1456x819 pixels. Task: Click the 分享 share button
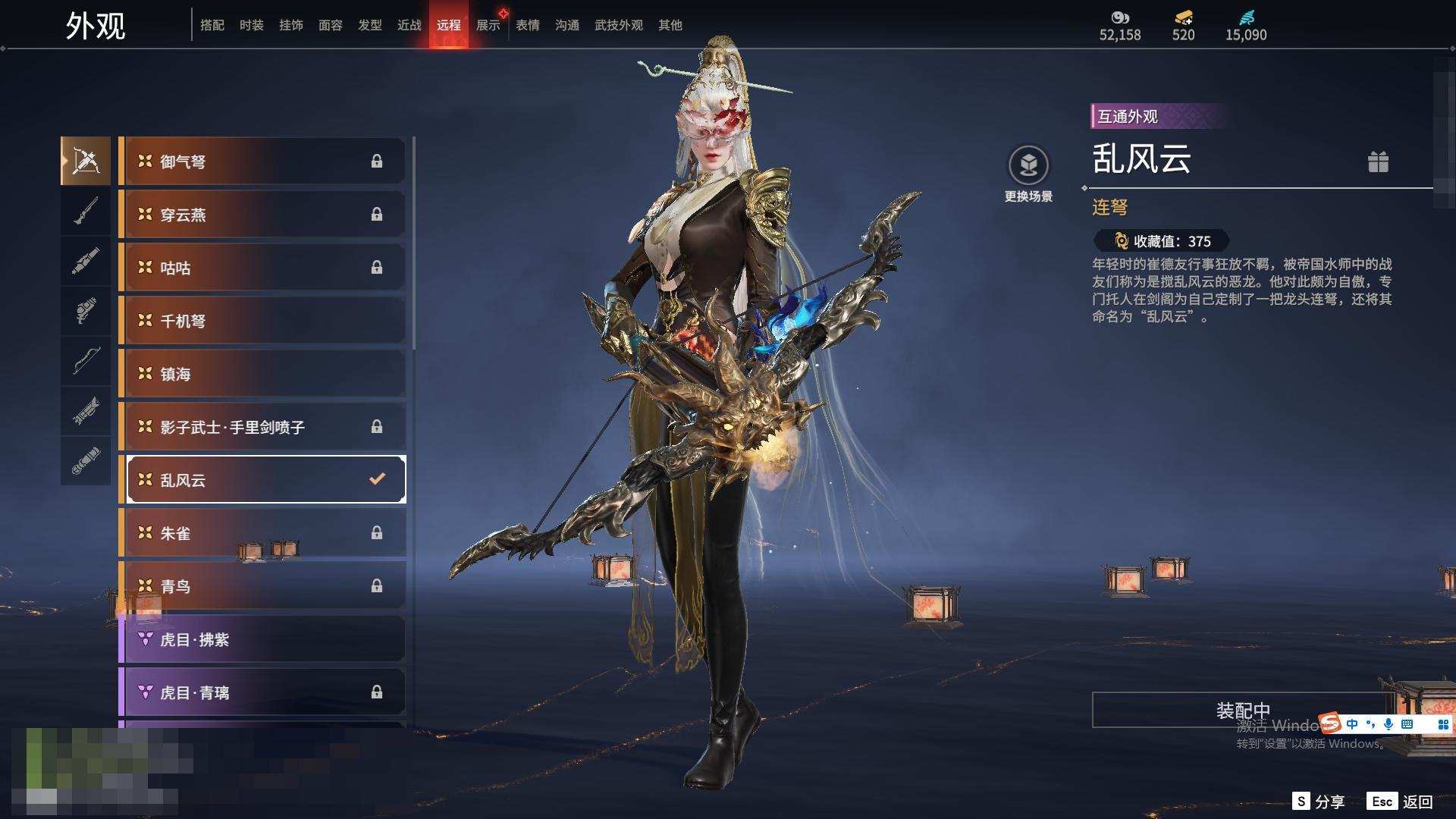1319,802
